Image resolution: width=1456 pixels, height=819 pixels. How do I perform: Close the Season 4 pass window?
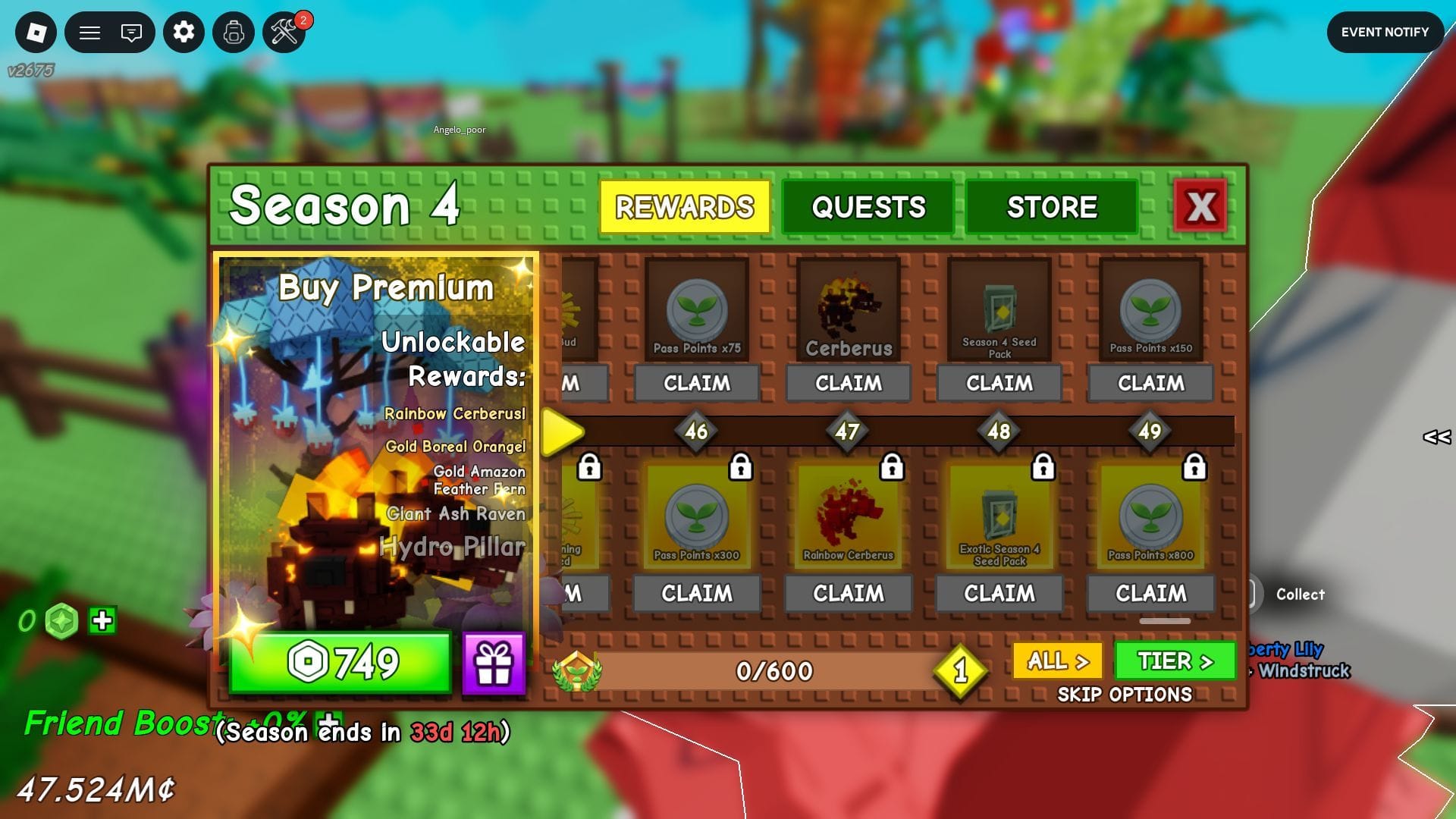pos(1200,206)
